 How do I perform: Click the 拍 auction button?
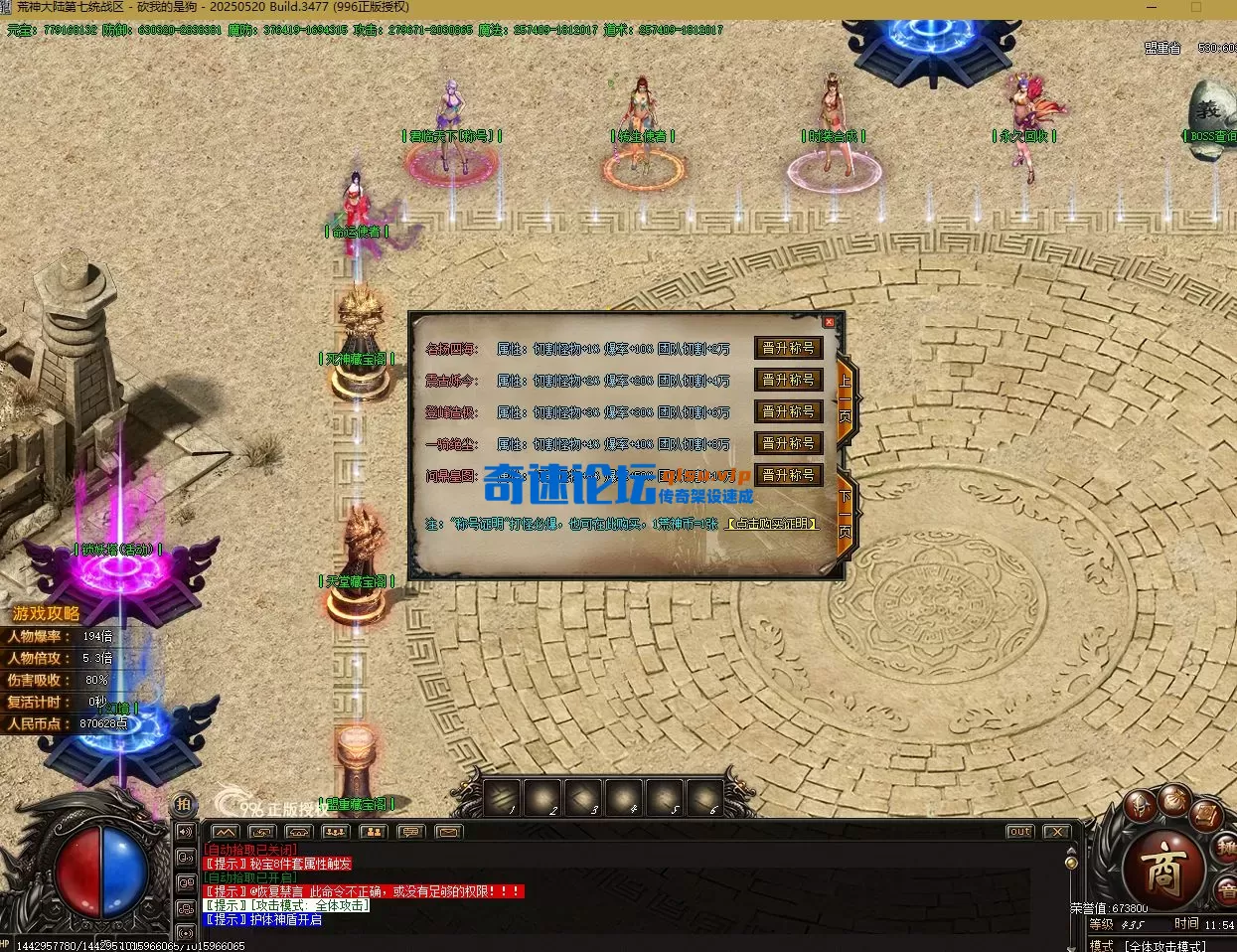pyautogui.click(x=184, y=804)
